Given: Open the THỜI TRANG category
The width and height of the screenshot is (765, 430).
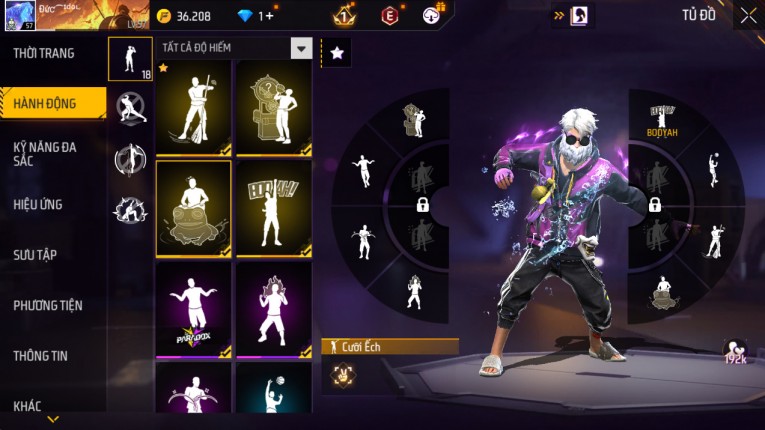Looking at the screenshot, I should click(45, 53).
